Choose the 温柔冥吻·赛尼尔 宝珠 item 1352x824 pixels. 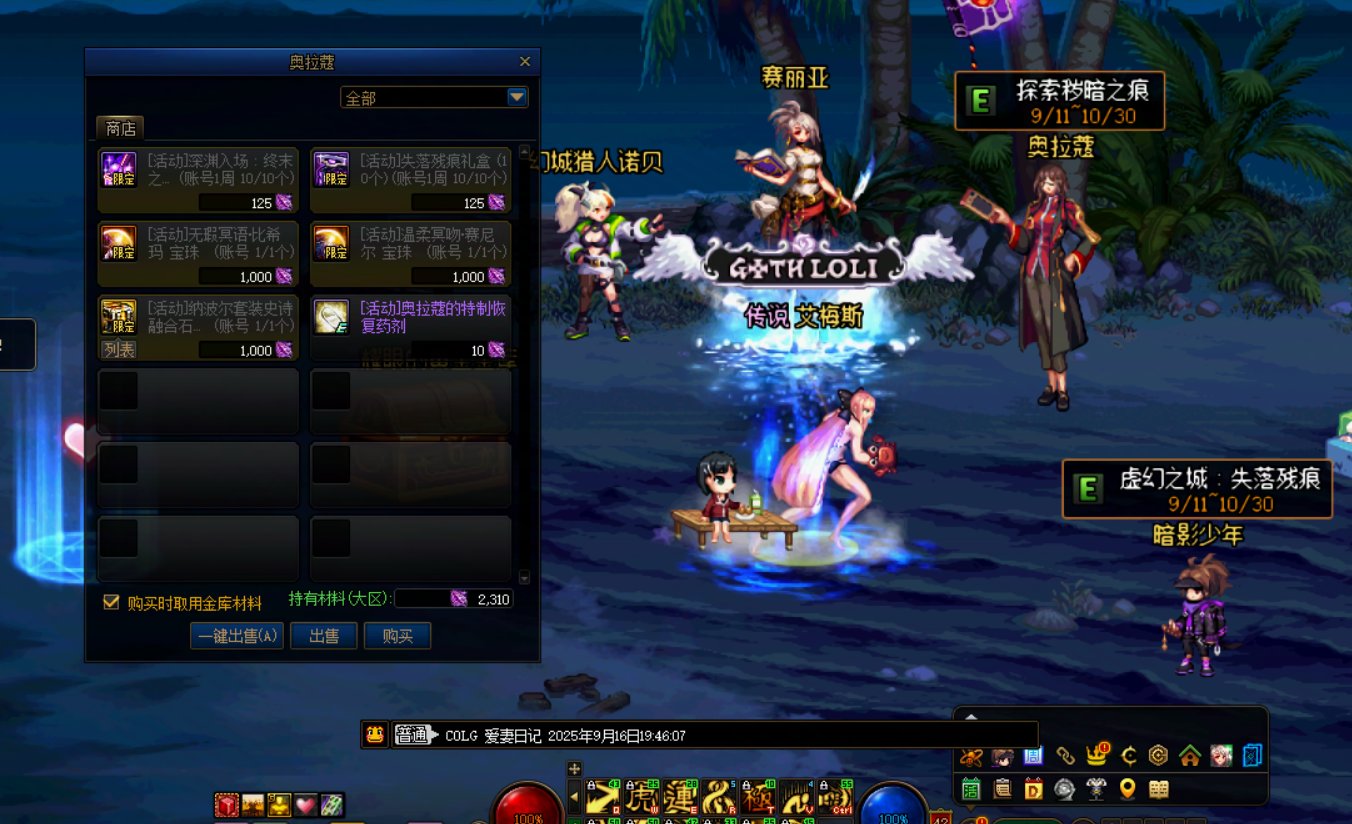click(x=410, y=254)
